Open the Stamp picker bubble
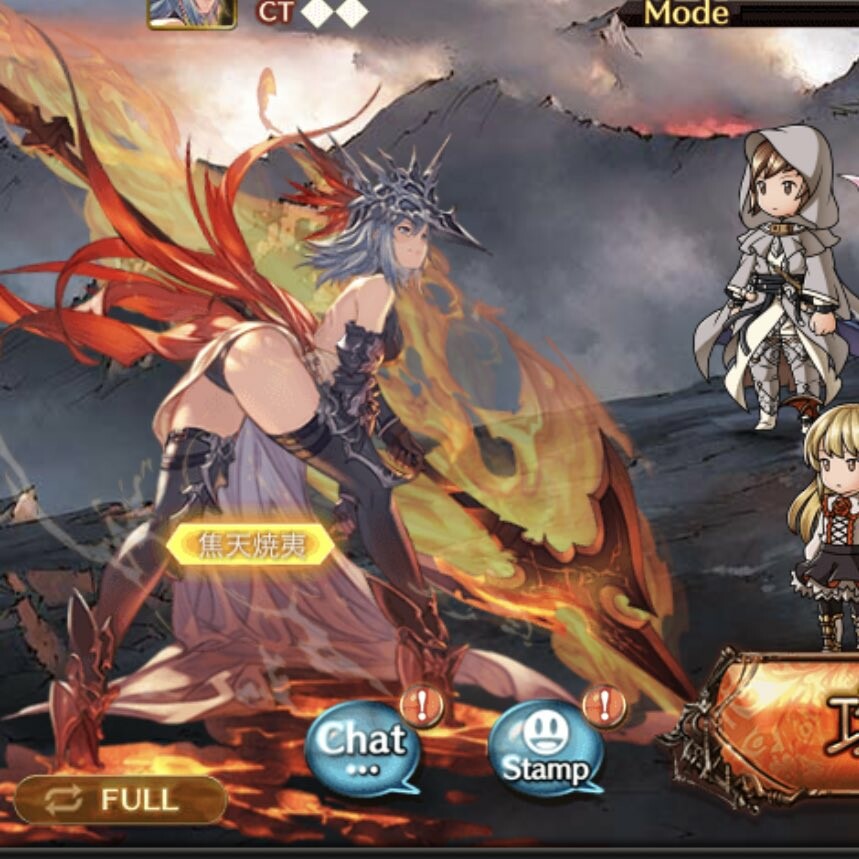Image resolution: width=859 pixels, height=859 pixels. coord(545,750)
